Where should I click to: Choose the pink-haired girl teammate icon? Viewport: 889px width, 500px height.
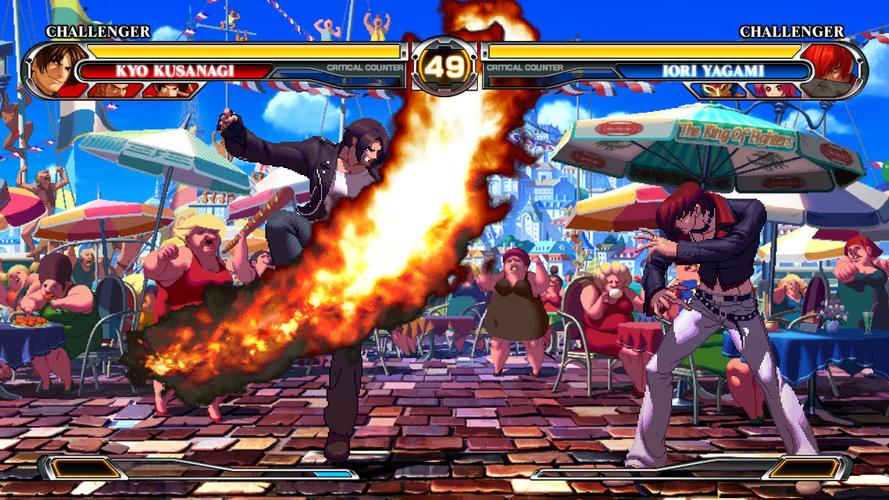click(x=773, y=90)
